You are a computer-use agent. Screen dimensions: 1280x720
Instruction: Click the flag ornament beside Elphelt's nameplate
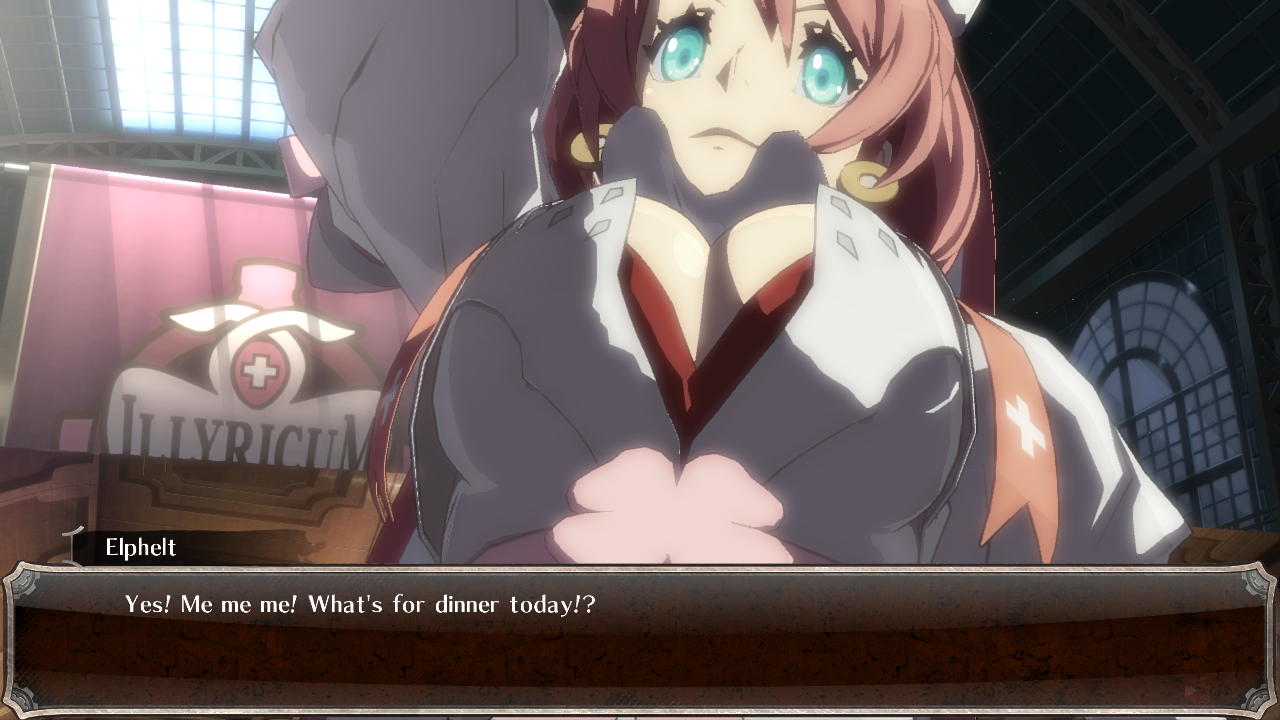(x=70, y=548)
